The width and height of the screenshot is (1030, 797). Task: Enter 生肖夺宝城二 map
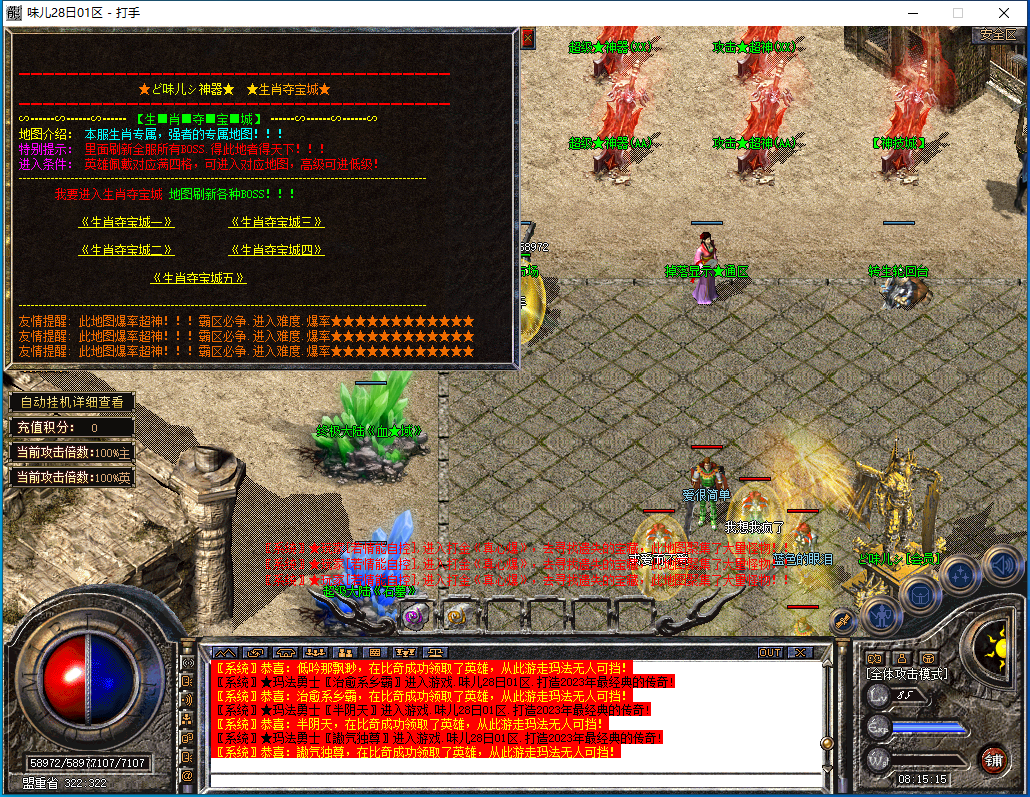coord(127,250)
